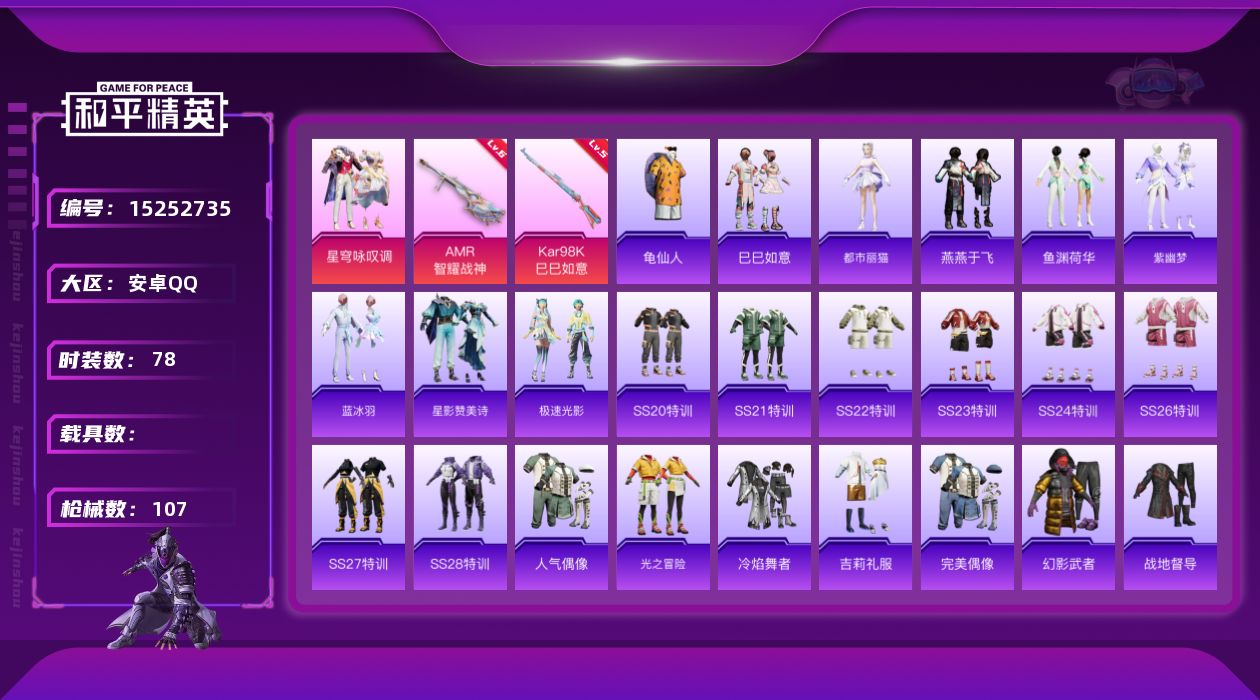Choose the 星影赞美诗 outfit card

coord(460,364)
